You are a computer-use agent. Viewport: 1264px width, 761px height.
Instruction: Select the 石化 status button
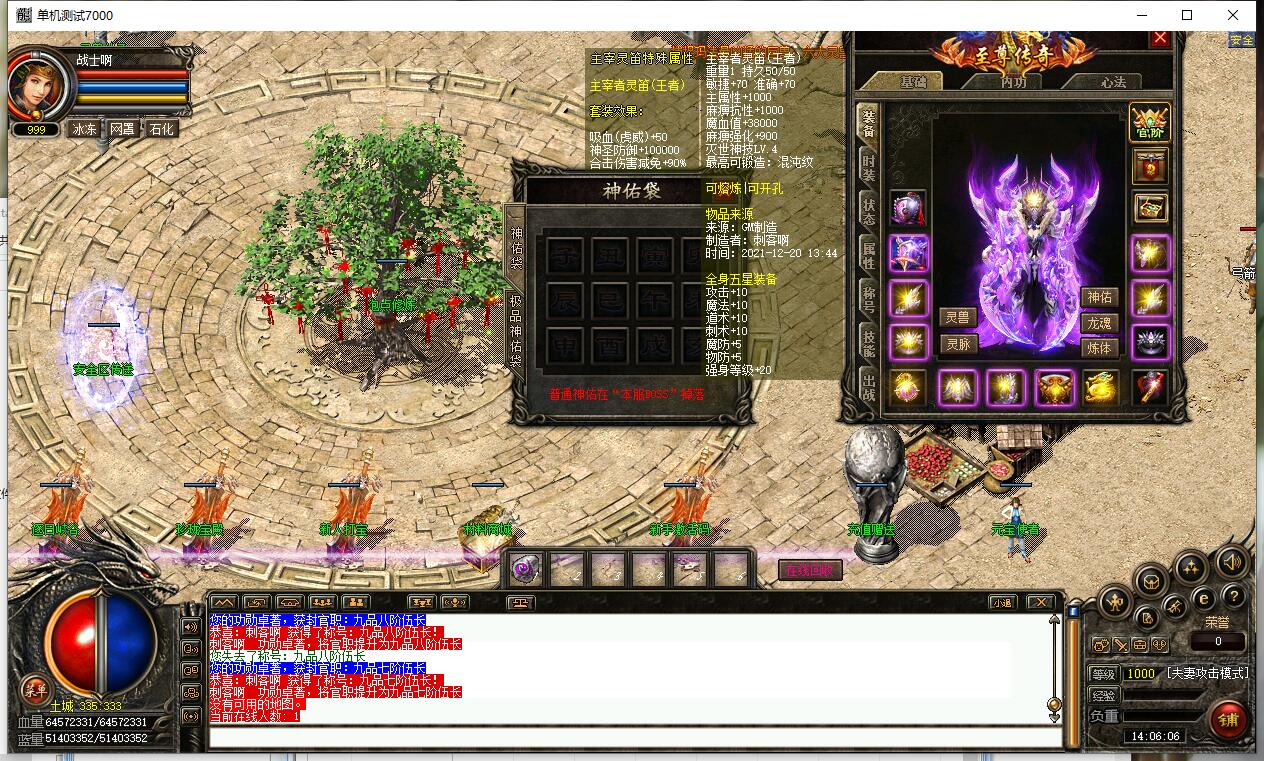click(x=160, y=129)
